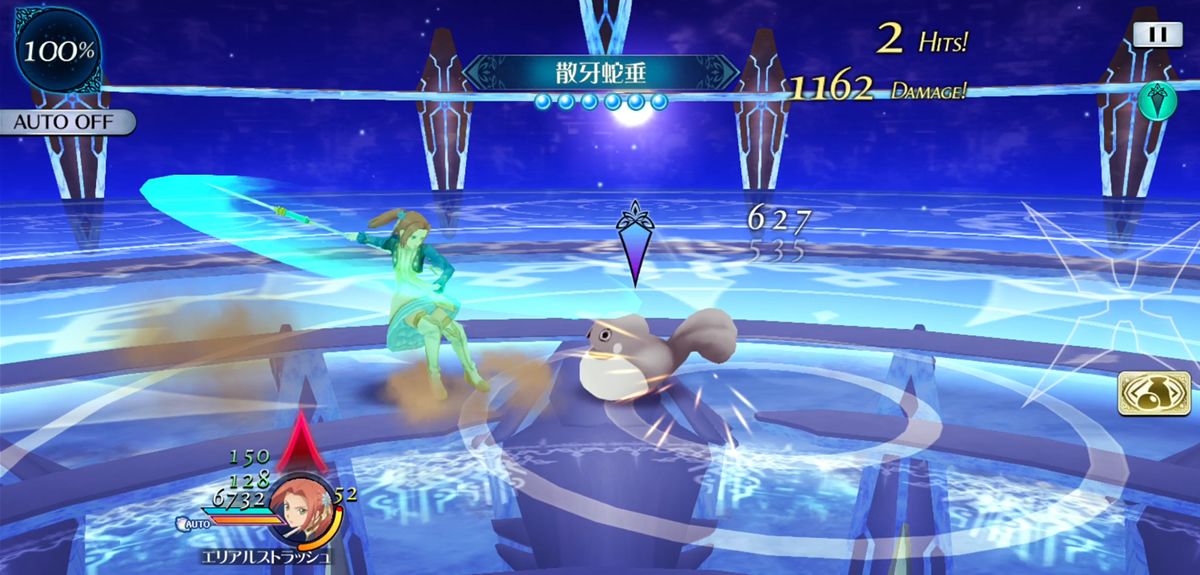Tap the green crystal icon

(1156, 101)
